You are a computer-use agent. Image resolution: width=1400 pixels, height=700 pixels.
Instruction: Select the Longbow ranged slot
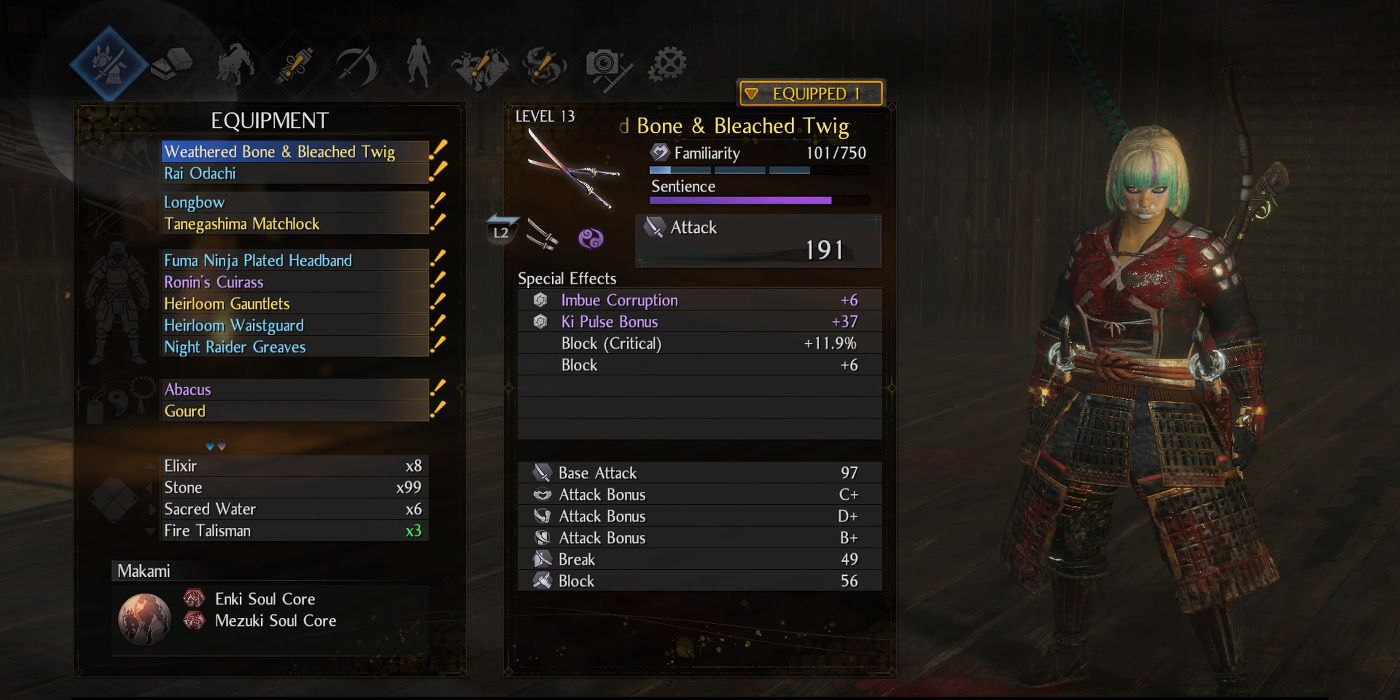coord(195,202)
